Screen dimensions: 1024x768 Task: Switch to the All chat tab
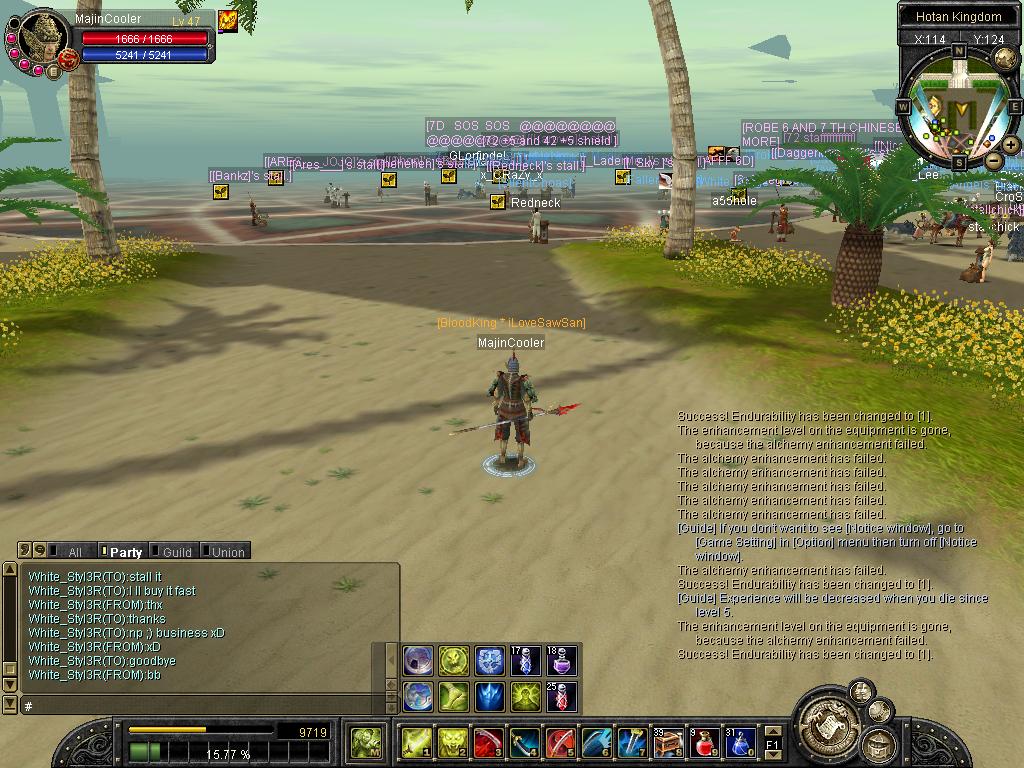coord(68,551)
